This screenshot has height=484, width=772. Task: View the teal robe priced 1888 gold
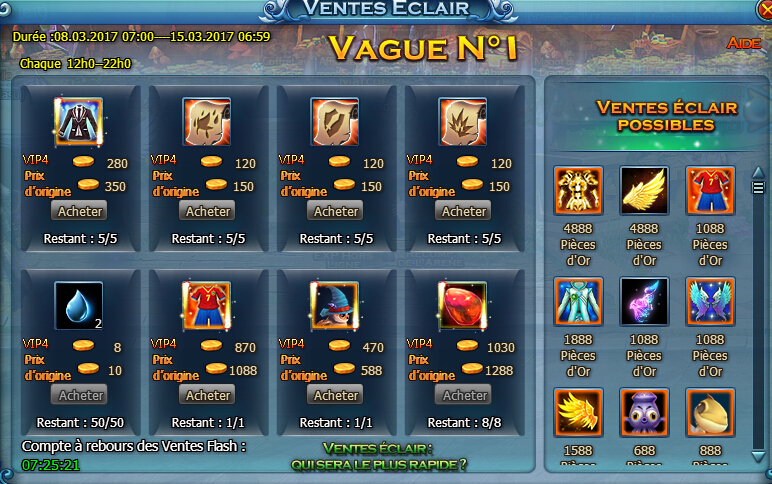[x=578, y=302]
